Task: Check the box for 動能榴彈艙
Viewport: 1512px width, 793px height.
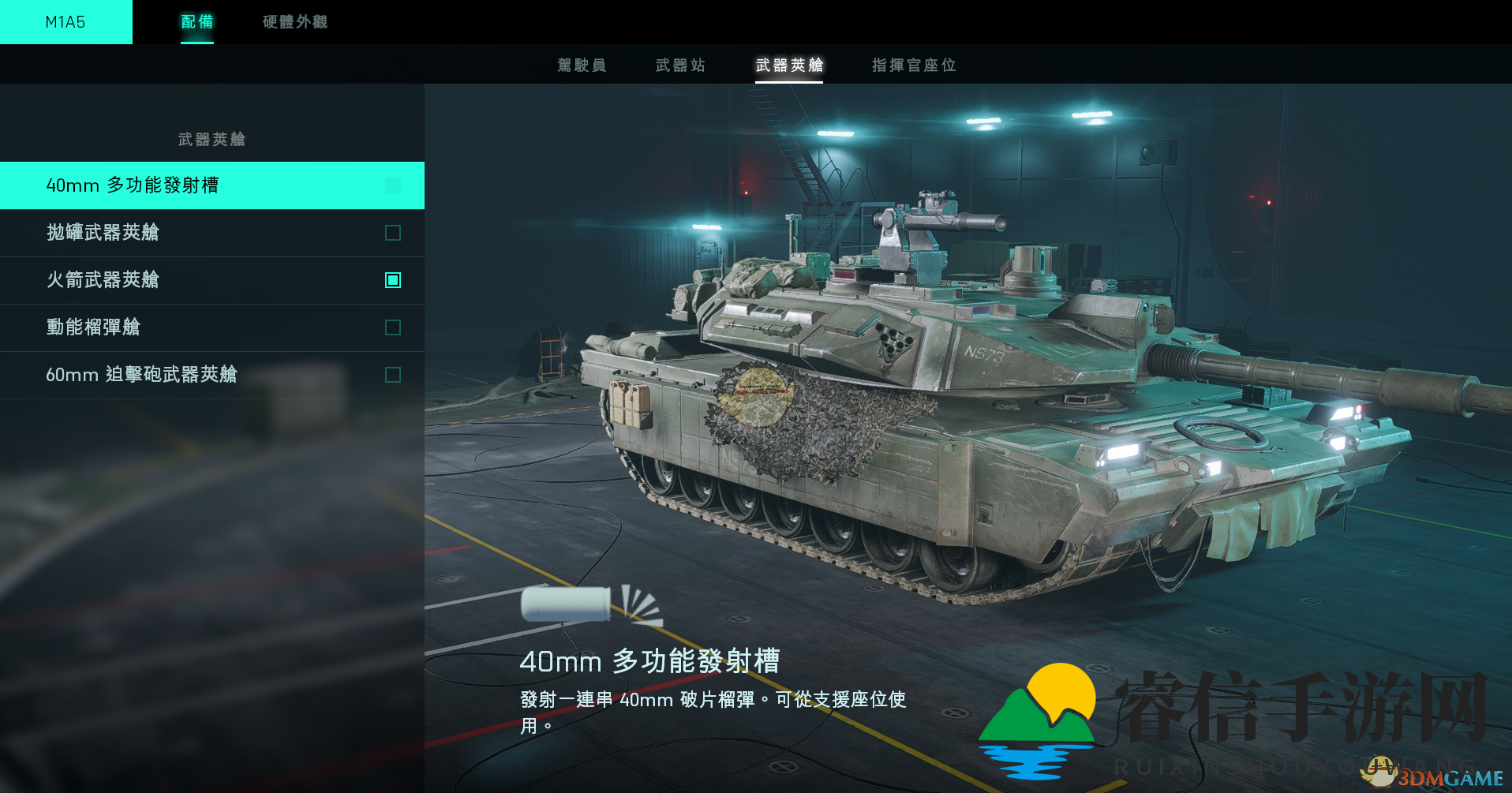Action: point(393,327)
